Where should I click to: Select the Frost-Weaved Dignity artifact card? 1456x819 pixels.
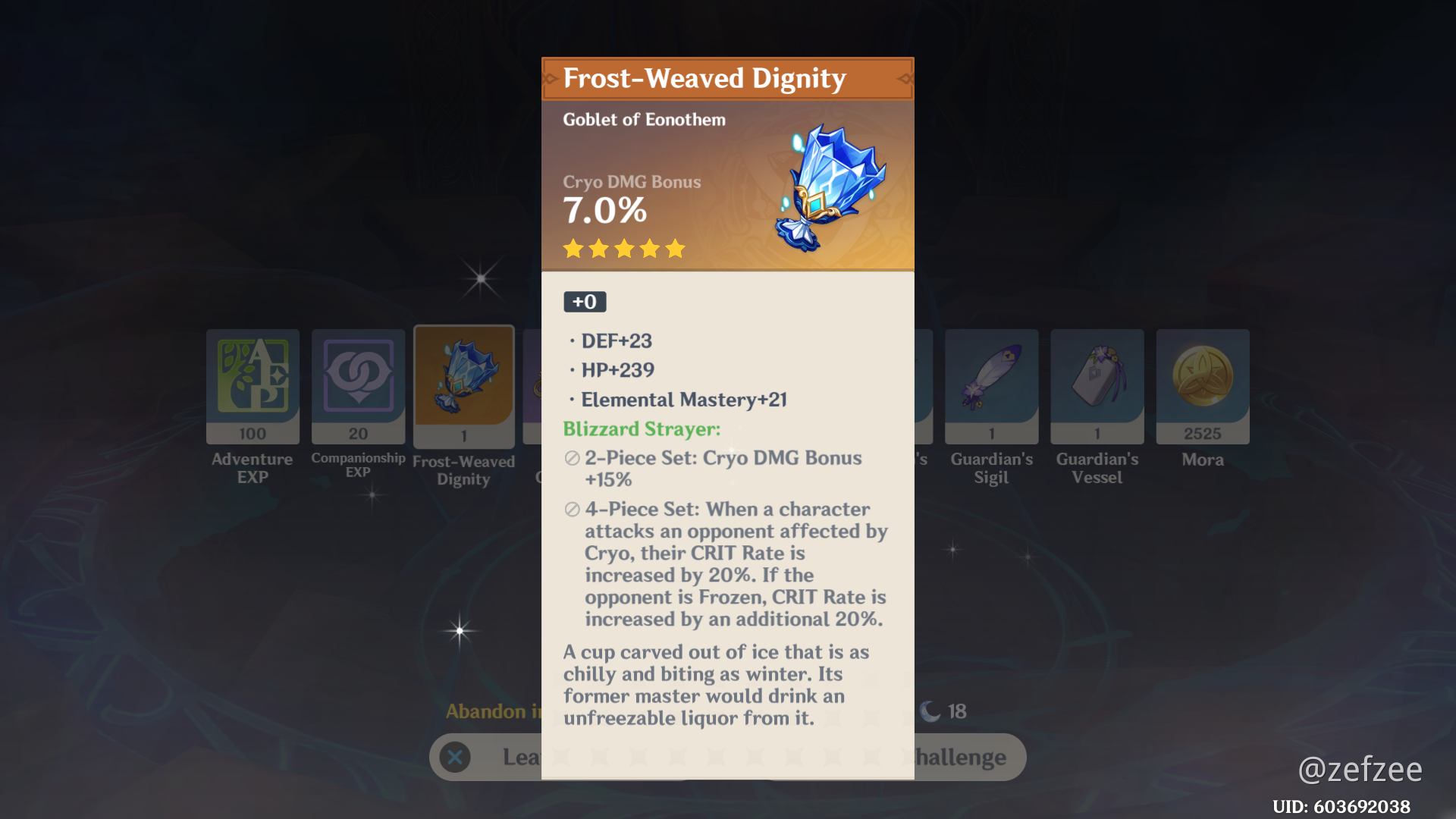click(x=463, y=383)
